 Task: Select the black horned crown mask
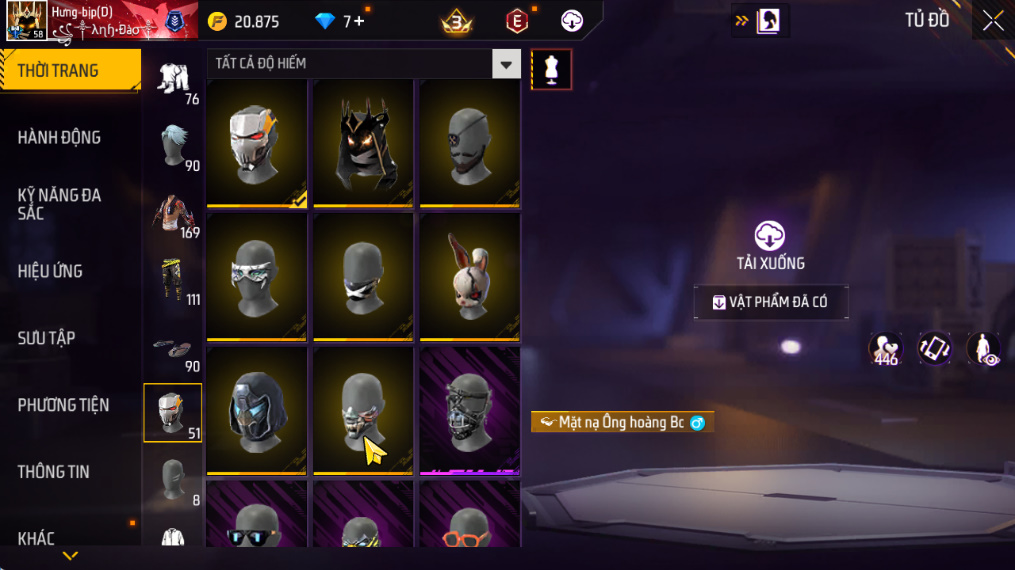[363, 142]
